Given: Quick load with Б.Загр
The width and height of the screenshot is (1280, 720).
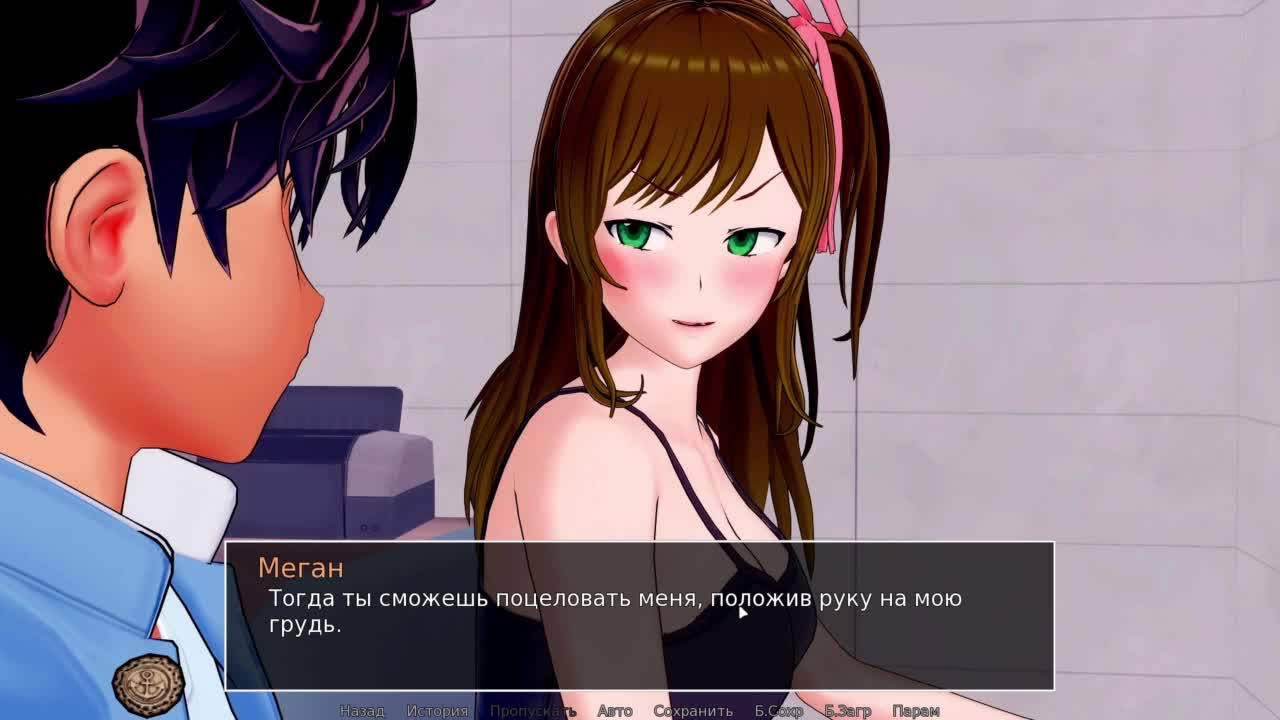Looking at the screenshot, I should click(x=848, y=711).
